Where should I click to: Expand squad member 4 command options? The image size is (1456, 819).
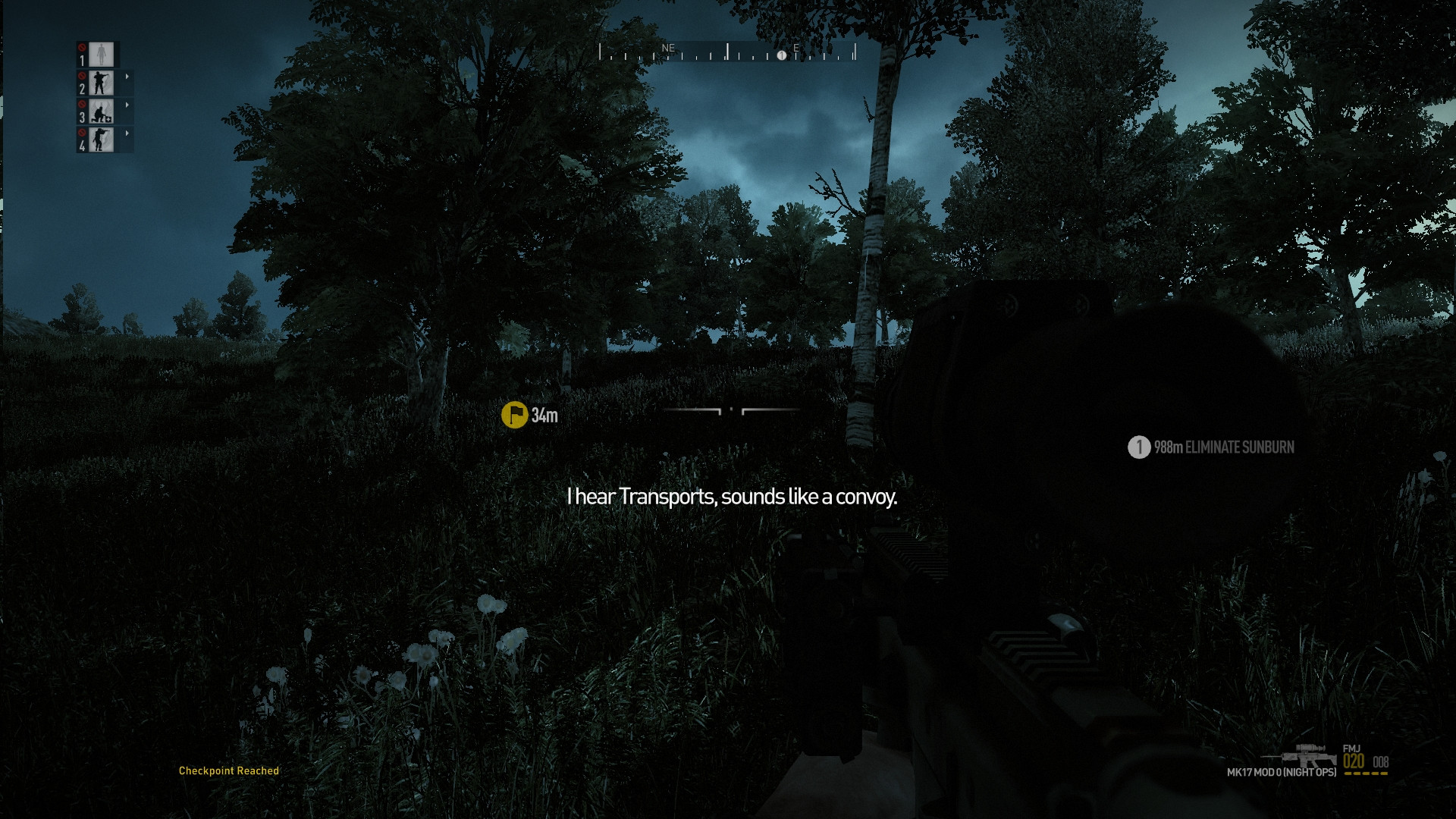pyautogui.click(x=127, y=133)
